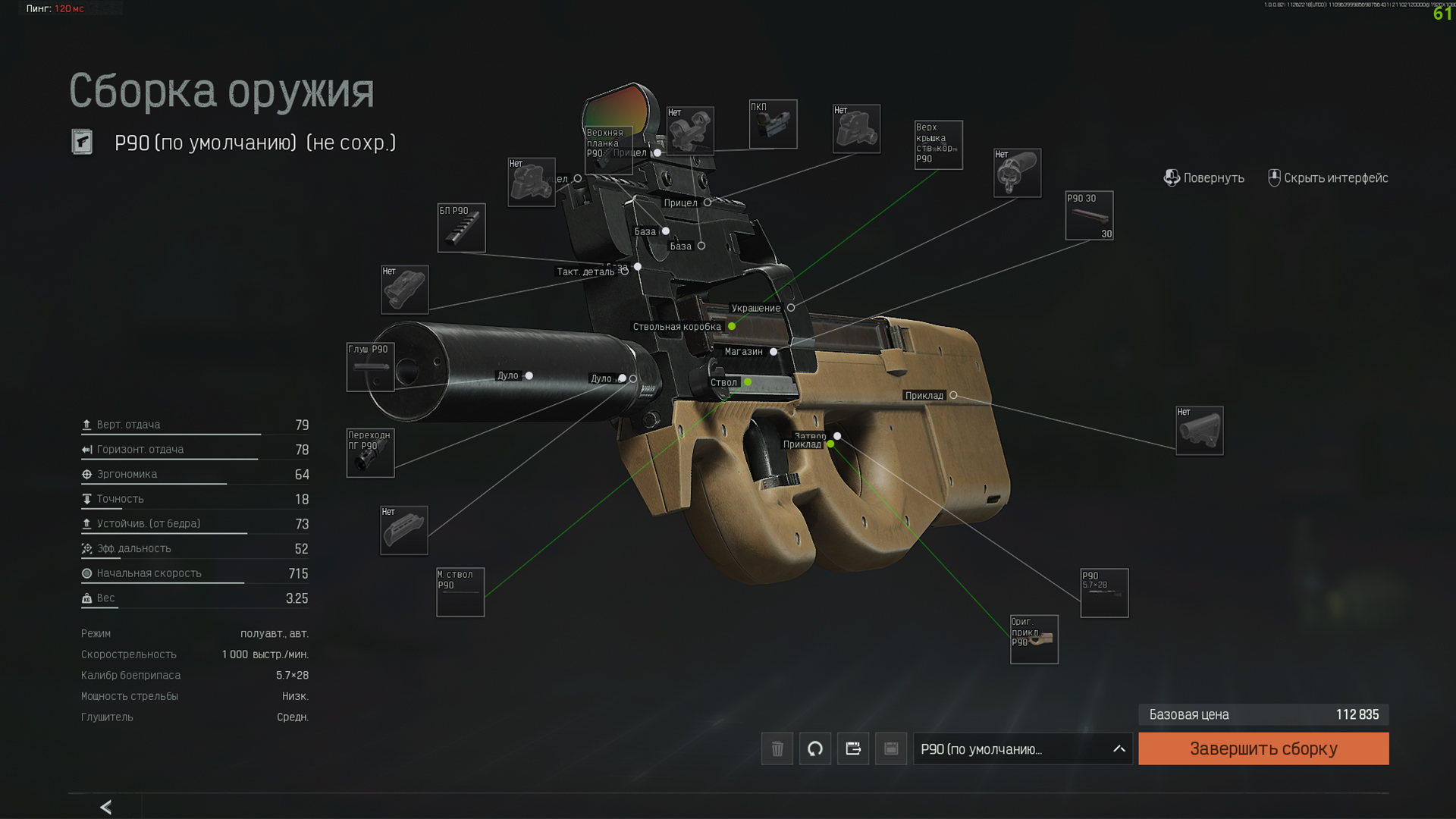Click the preset icon beside the P90 title

pyautogui.click(x=82, y=142)
